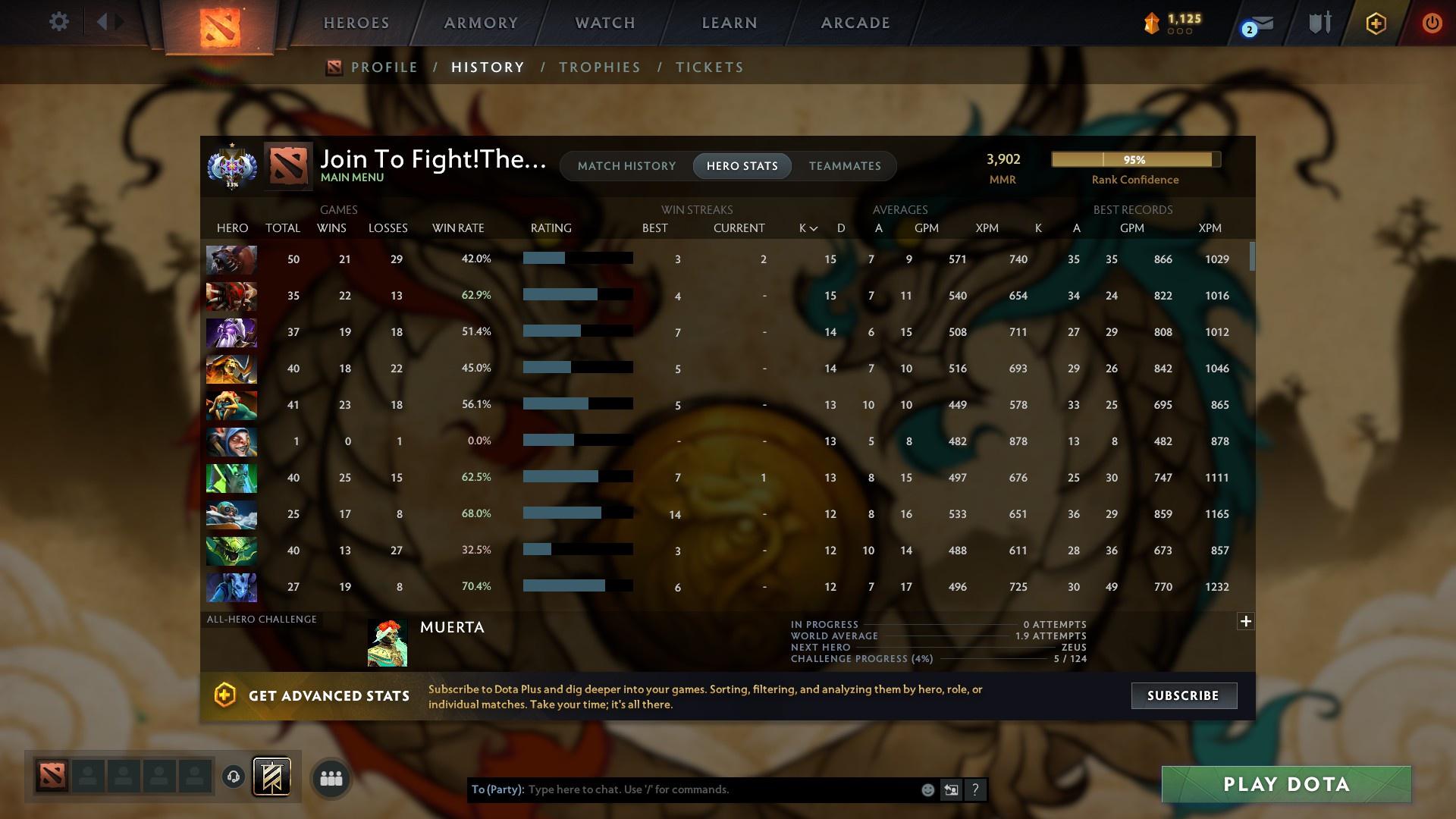Navigate to the TROPHIES section
This screenshot has height=819, width=1456.
click(599, 67)
